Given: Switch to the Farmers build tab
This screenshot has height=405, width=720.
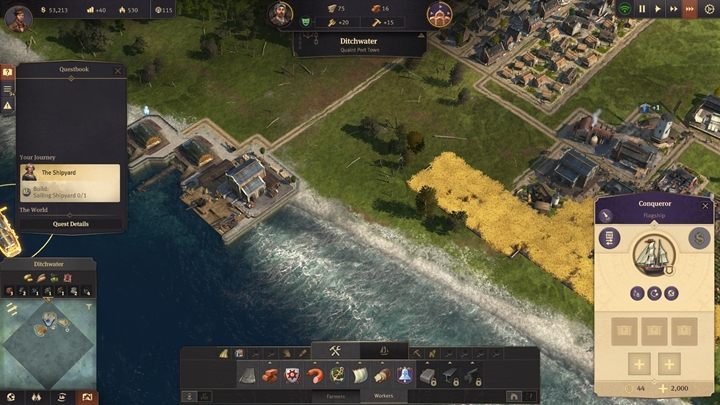Looking at the screenshot, I should coord(336,396).
